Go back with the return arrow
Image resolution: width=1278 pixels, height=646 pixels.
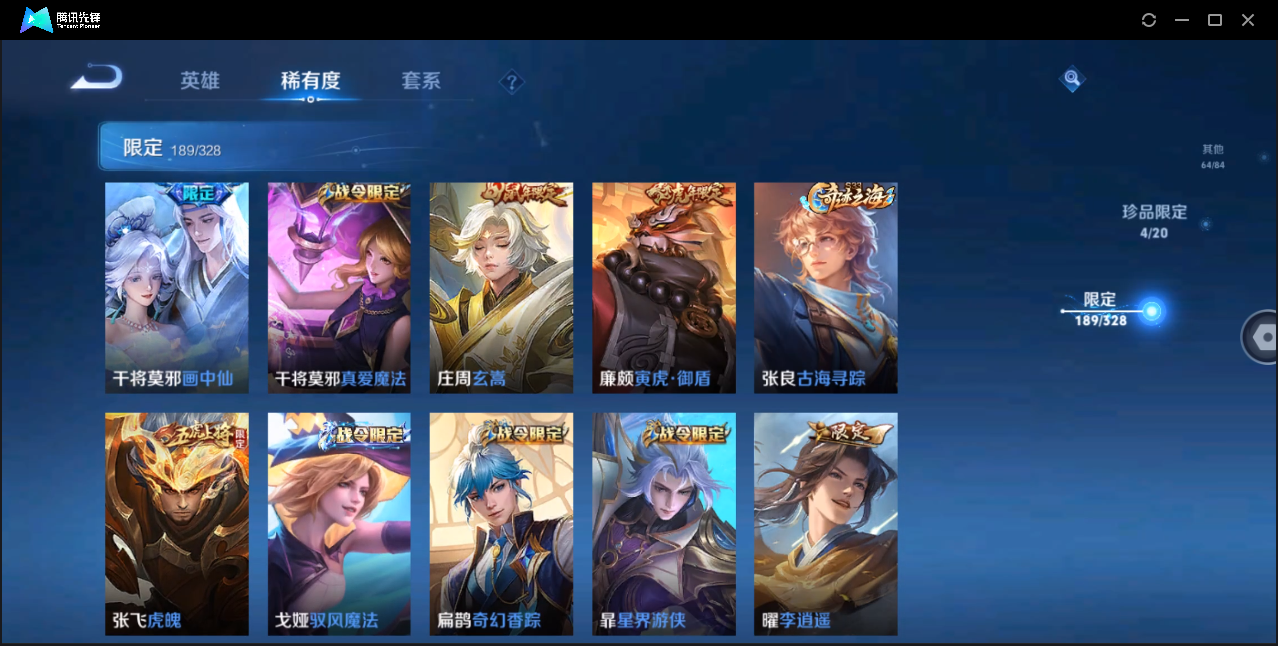(97, 77)
